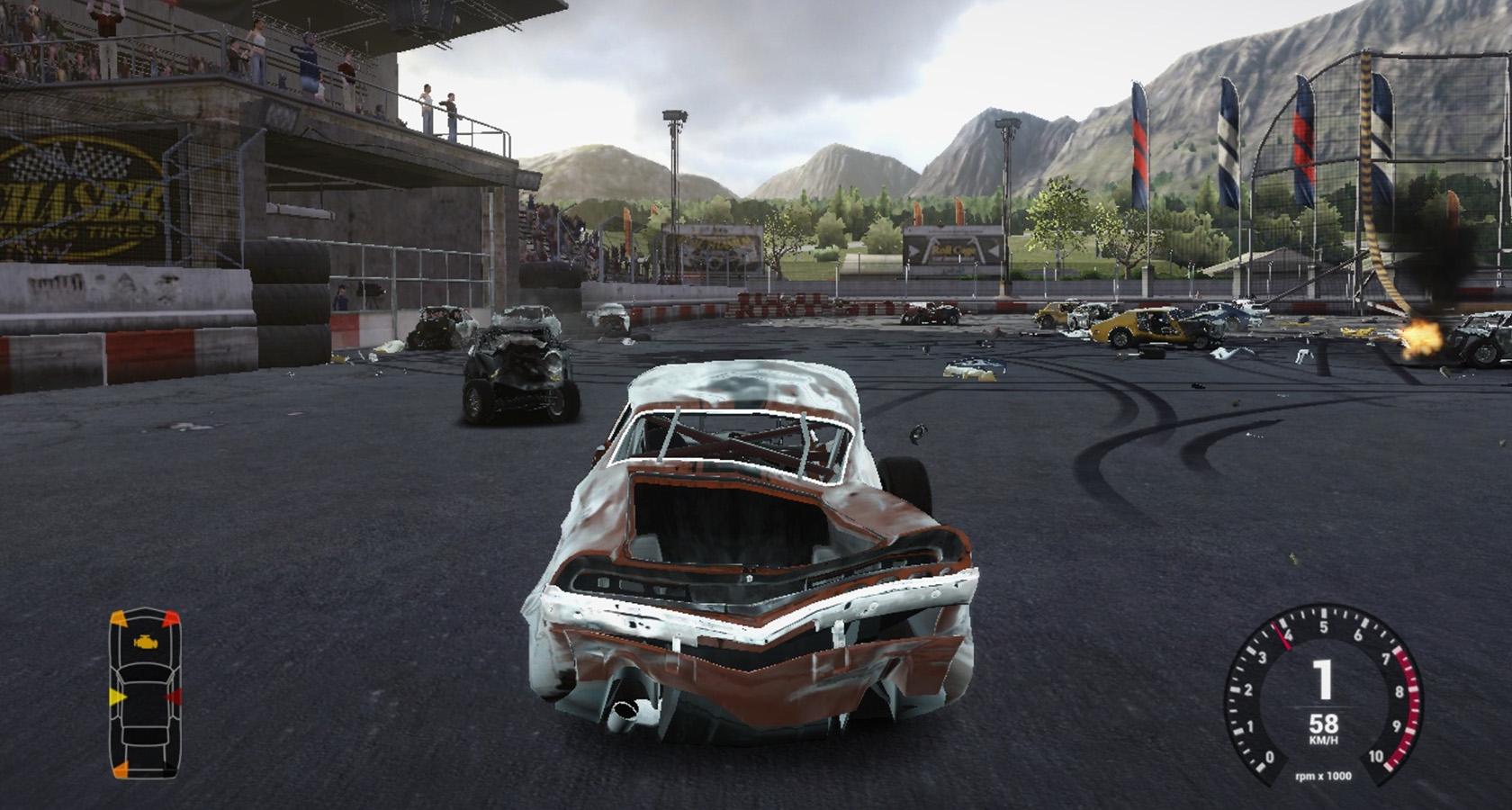The height and width of the screenshot is (810, 1512).
Task: Select the yellow engine warning icon
Action: (x=142, y=643)
